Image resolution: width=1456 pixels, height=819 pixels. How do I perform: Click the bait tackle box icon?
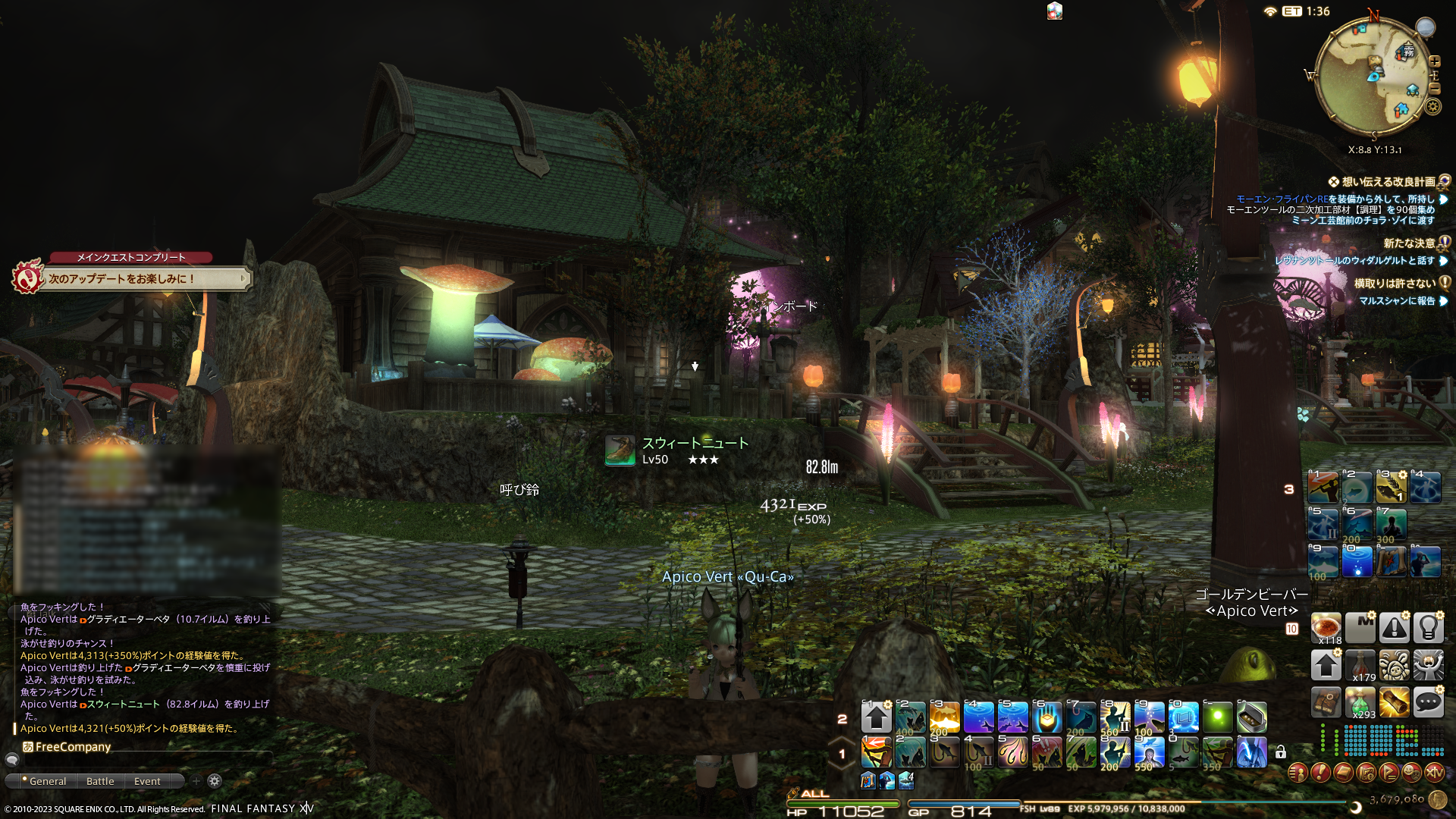point(1251,717)
